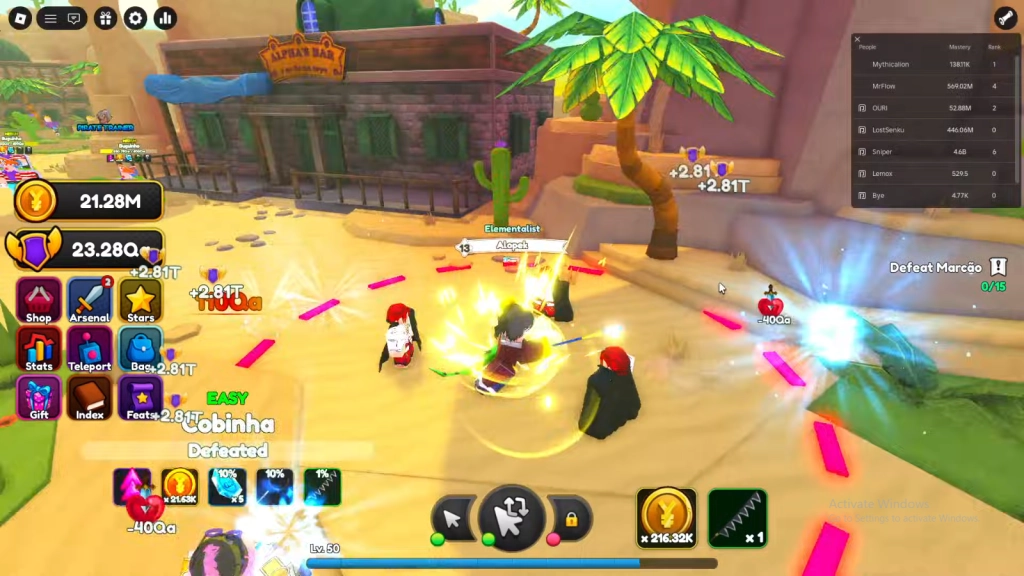
Task: Toggle the center auto-click cursor button
Action: 511,517
